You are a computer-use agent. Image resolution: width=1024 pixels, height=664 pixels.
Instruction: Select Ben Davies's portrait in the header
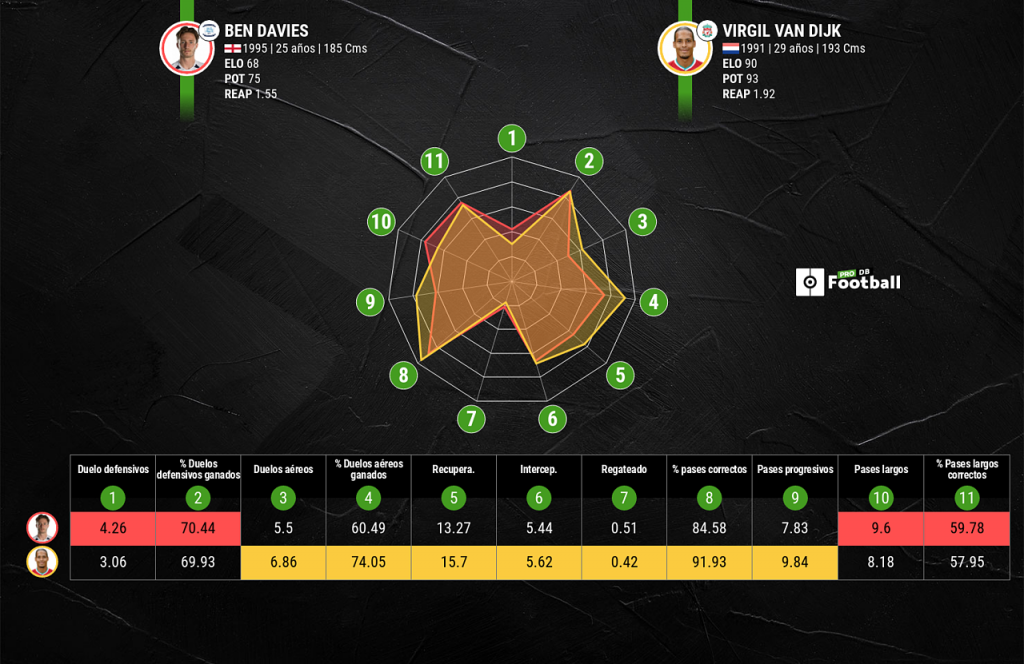tap(188, 48)
